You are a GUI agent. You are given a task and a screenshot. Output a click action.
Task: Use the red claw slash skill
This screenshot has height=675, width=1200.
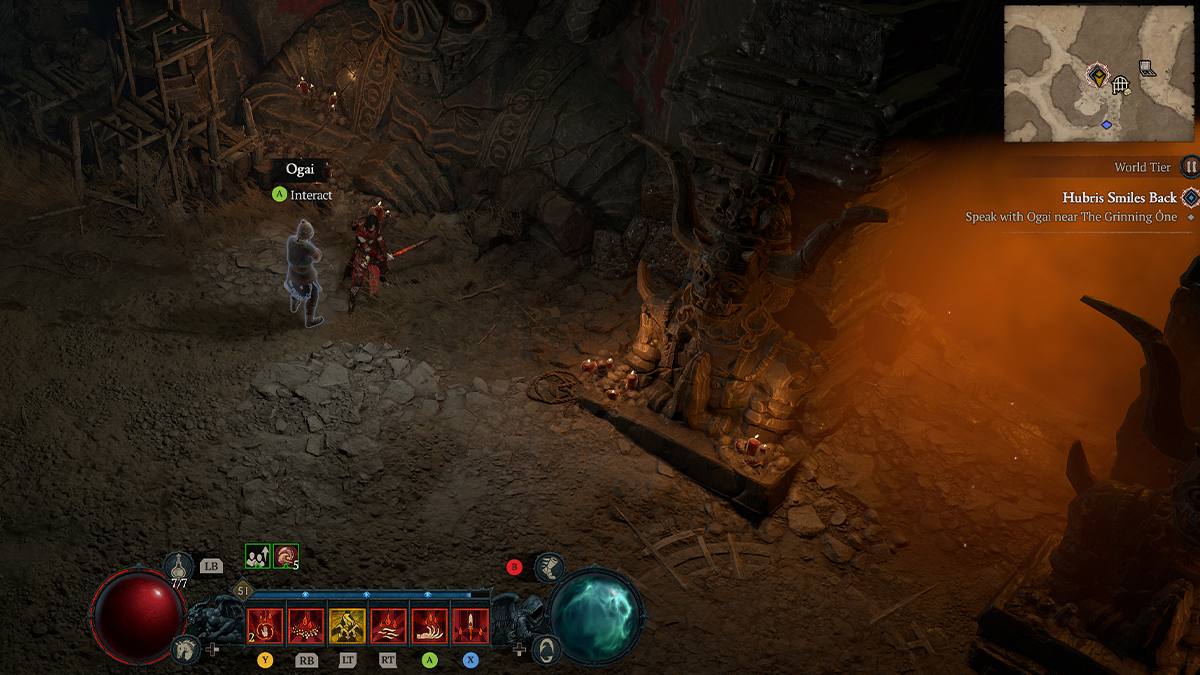[x=429, y=626]
